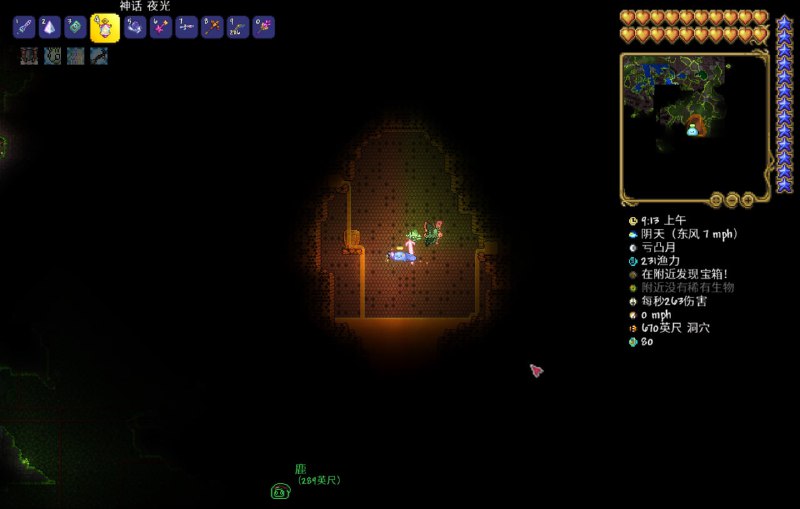Select hotbar slot 1 blue sword

(24, 28)
